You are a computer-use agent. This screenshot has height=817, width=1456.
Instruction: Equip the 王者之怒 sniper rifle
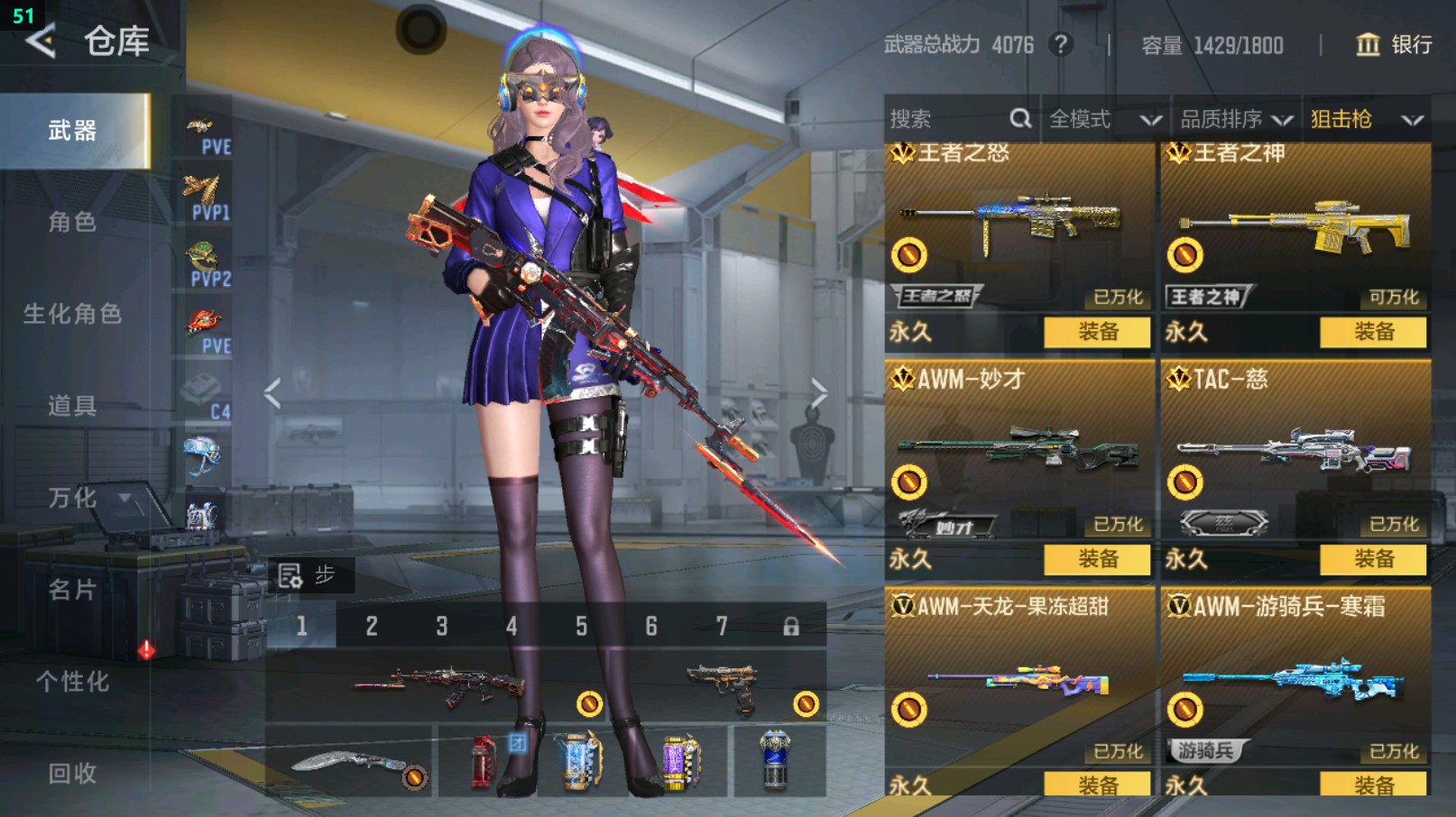pos(1097,332)
